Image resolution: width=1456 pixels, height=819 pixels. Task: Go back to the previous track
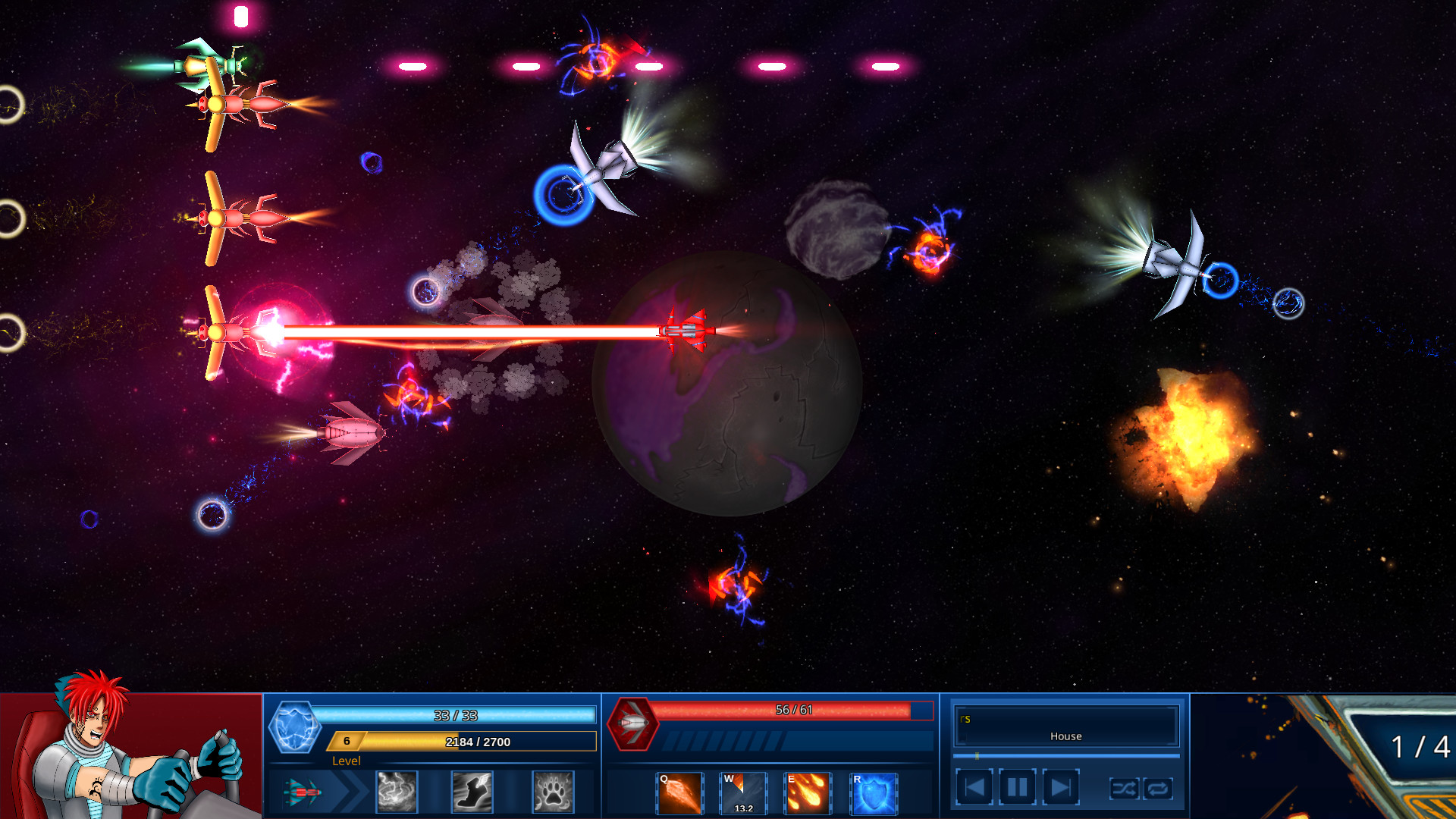(975, 787)
